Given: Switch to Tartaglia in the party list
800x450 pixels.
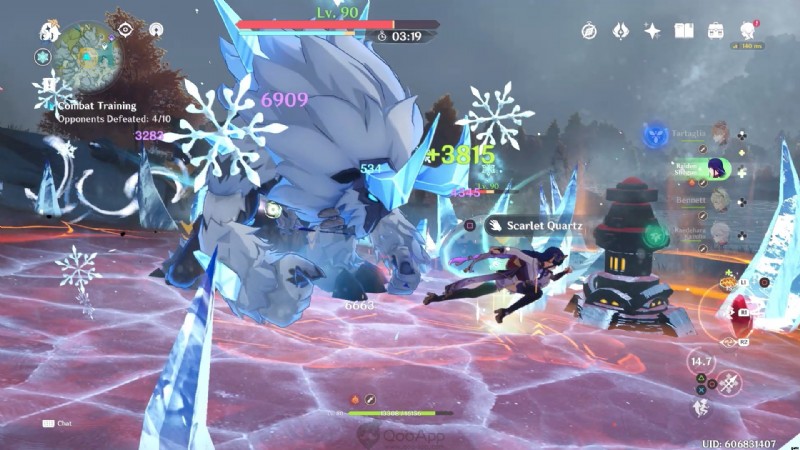Looking at the screenshot, I should (x=717, y=134).
